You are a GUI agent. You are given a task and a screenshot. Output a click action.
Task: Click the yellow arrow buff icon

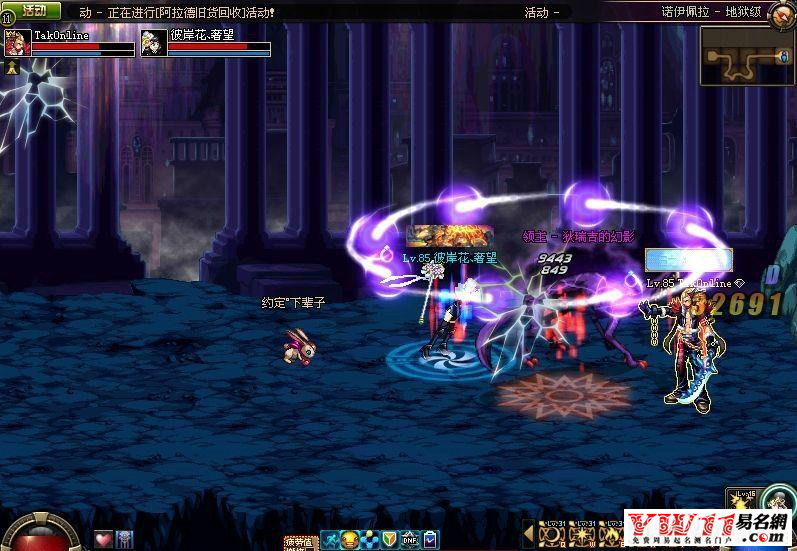tap(13, 67)
